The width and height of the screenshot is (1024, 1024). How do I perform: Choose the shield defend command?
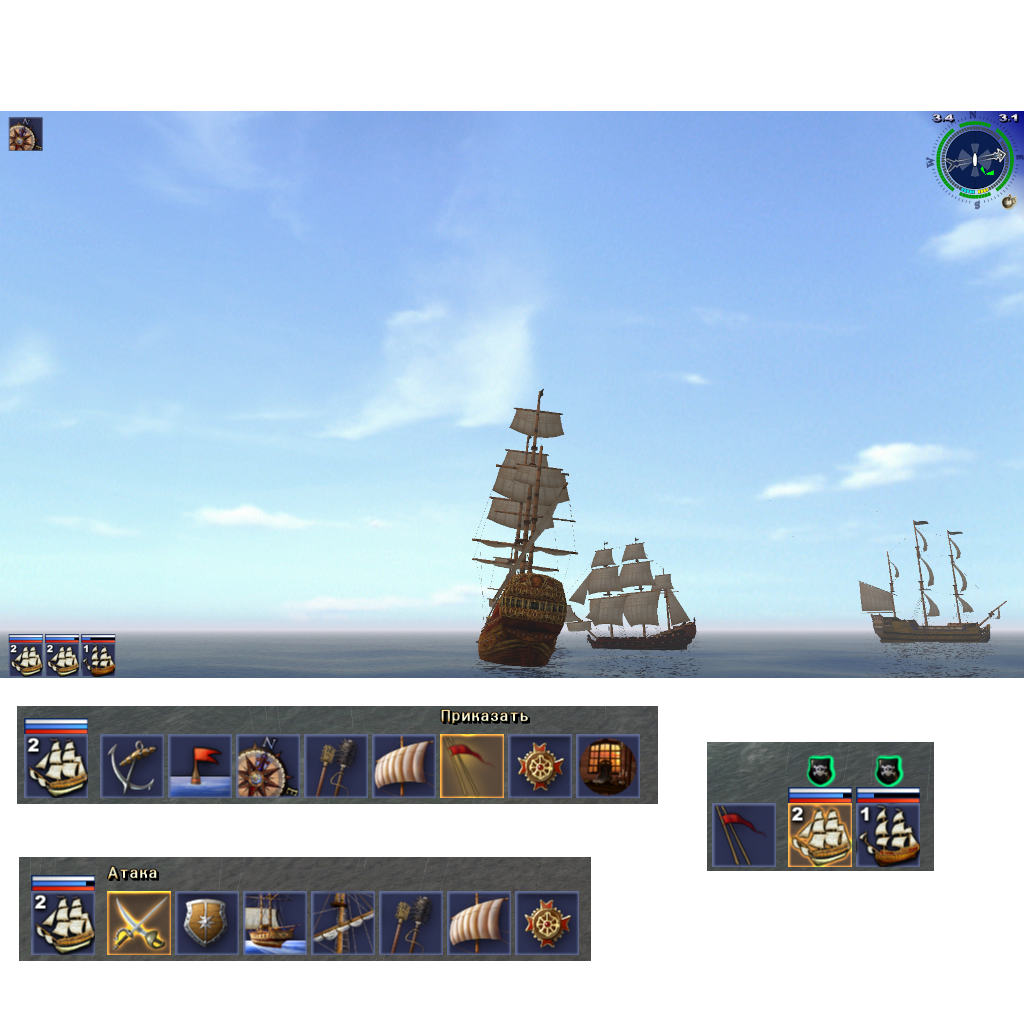click(207, 923)
